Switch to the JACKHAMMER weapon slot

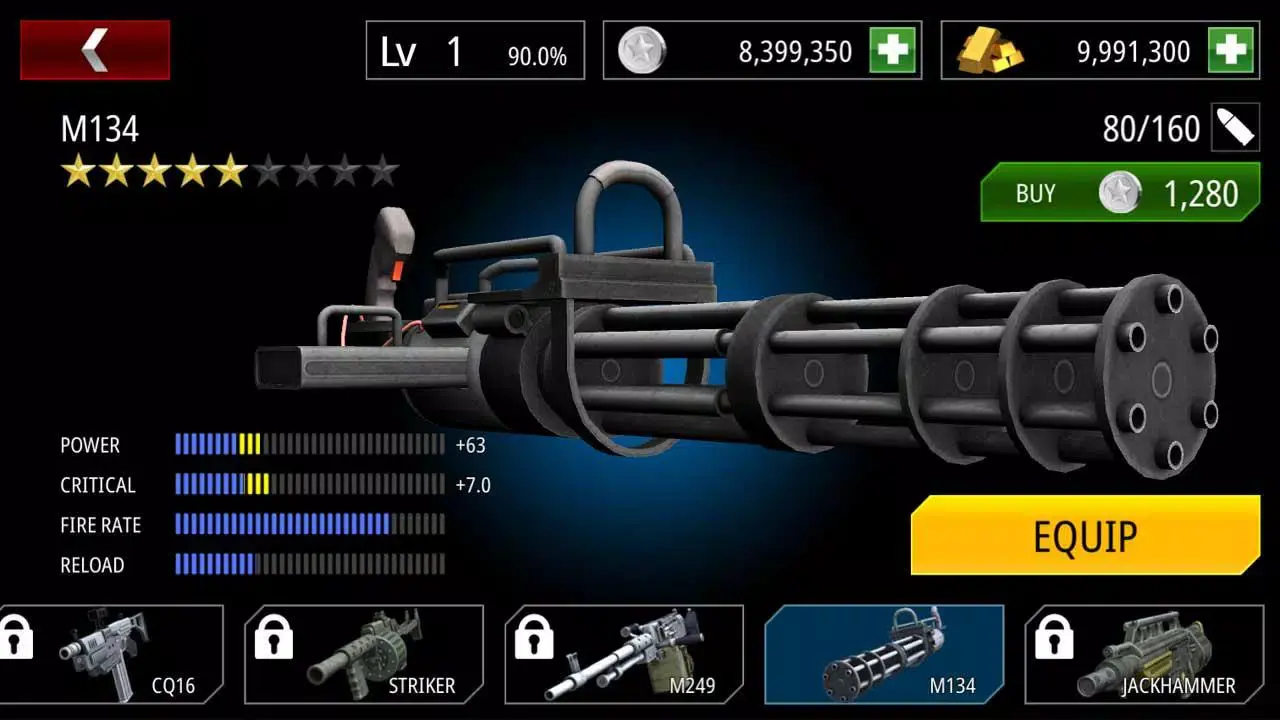tap(1150, 655)
